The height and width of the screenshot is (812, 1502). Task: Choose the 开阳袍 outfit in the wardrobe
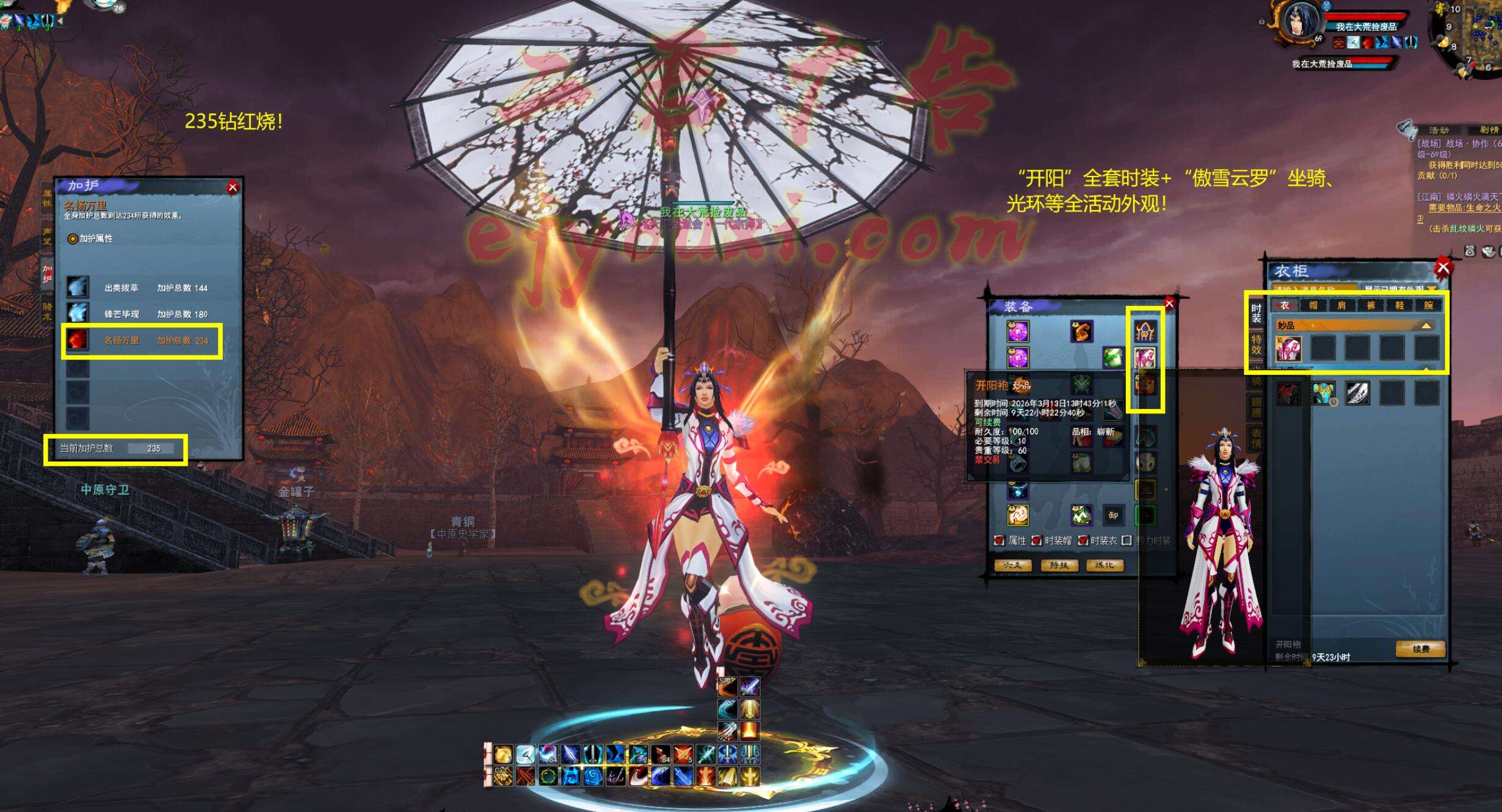coord(1288,349)
